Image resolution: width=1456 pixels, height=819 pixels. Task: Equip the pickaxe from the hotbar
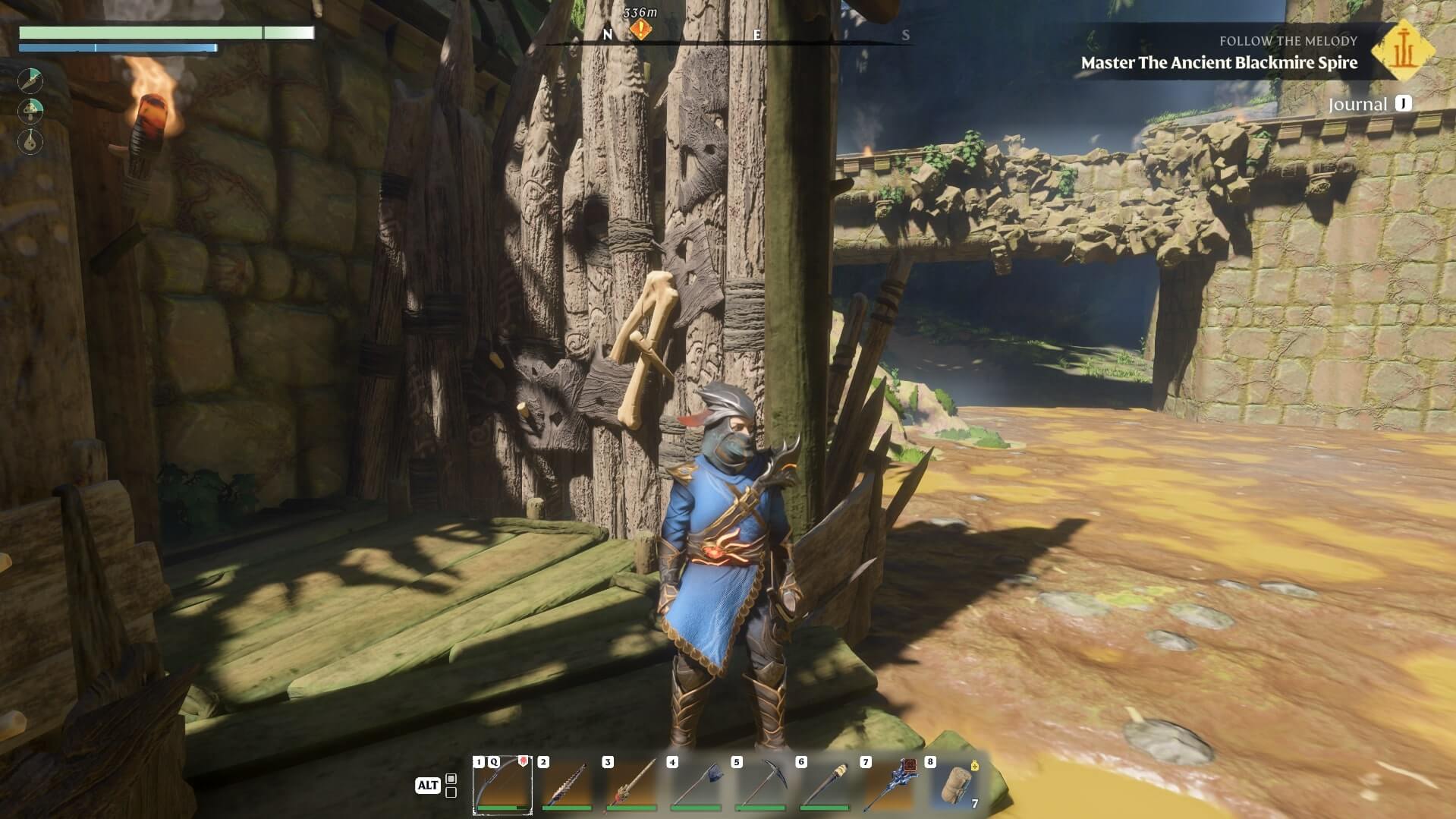pyautogui.click(x=759, y=786)
